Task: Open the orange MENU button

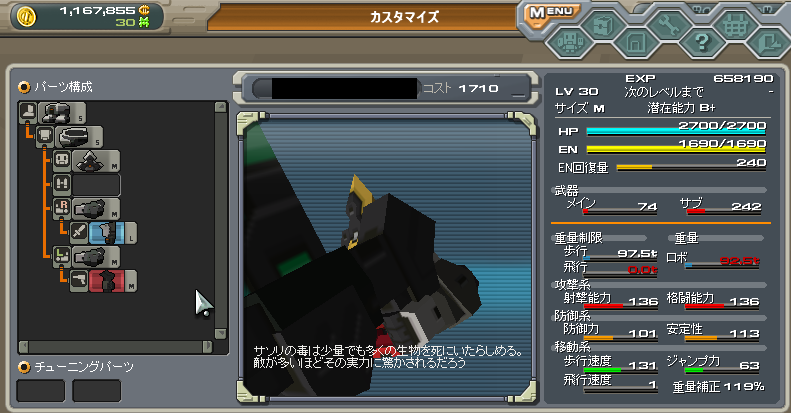Action: [554, 13]
